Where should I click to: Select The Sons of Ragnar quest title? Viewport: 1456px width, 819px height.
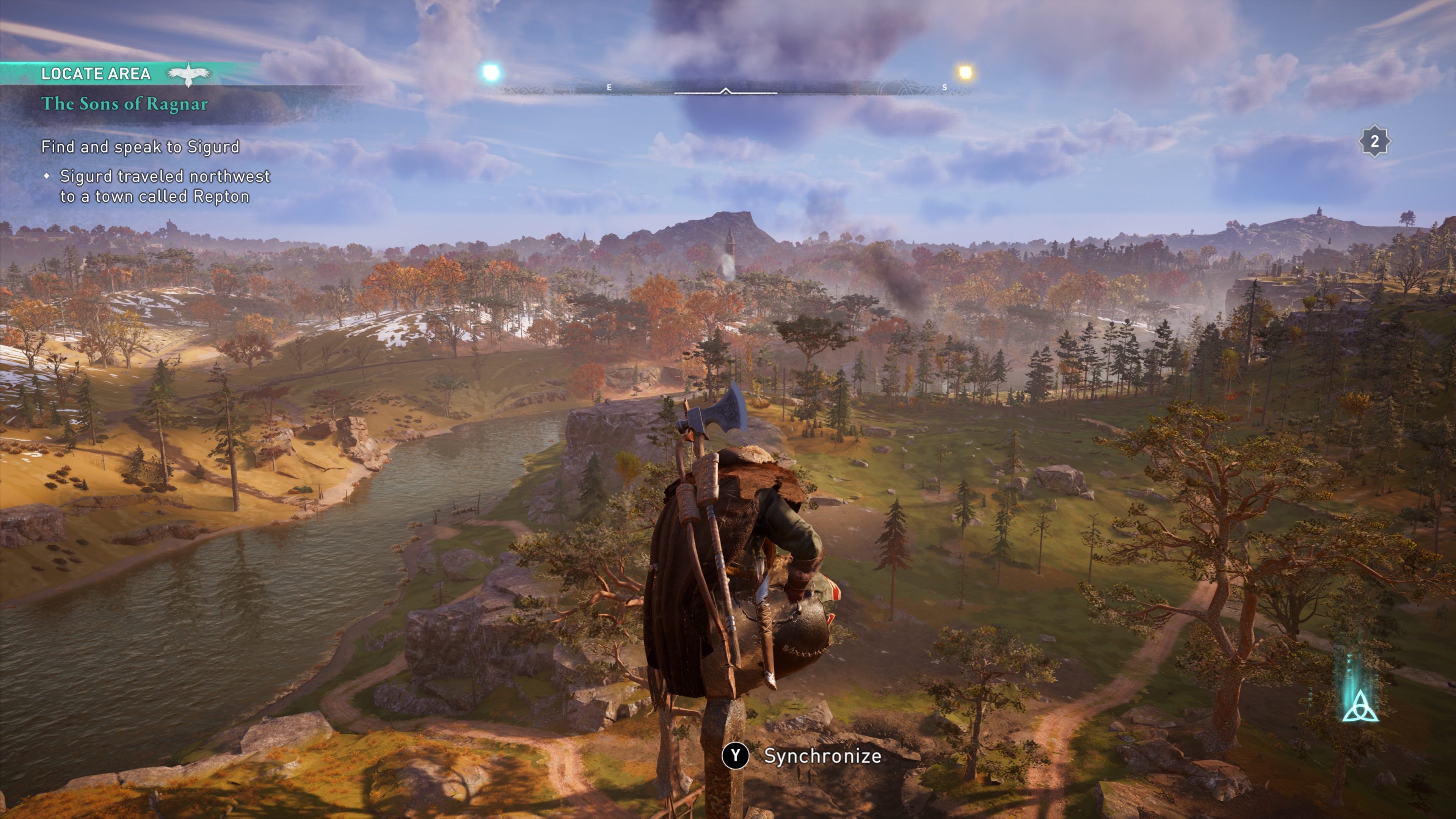point(124,104)
